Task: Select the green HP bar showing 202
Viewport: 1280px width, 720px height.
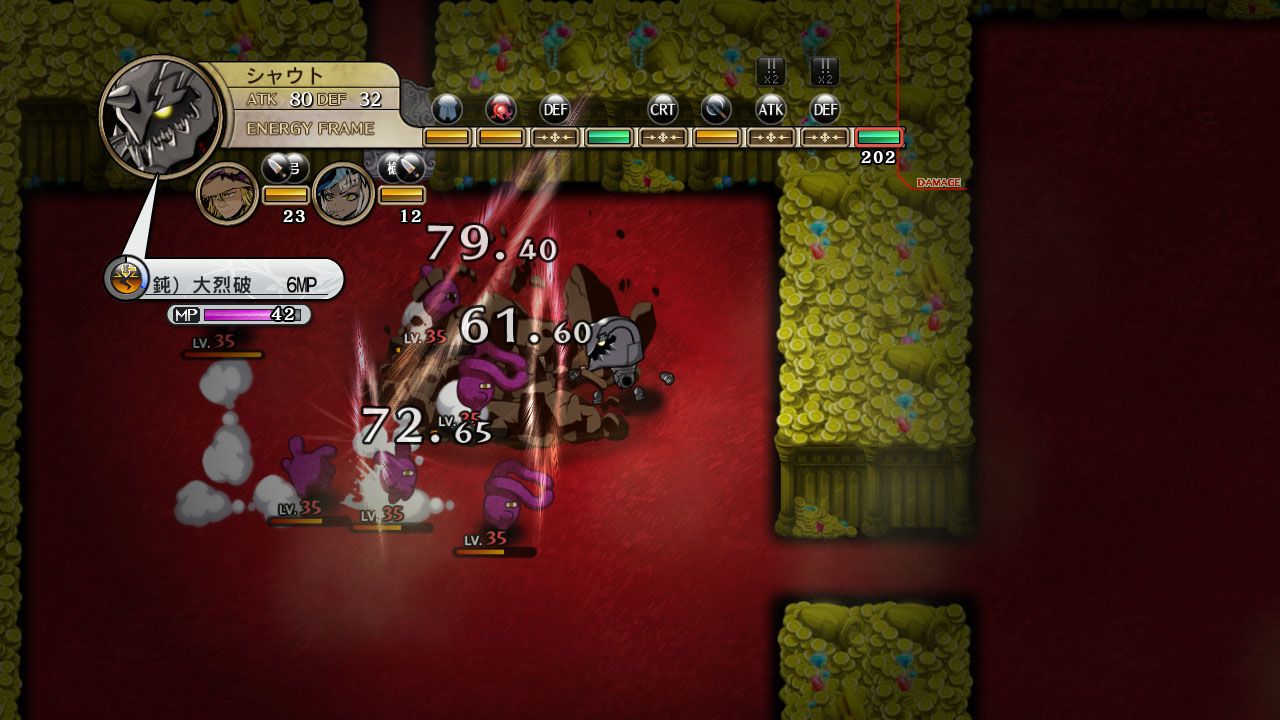Action: tap(878, 136)
